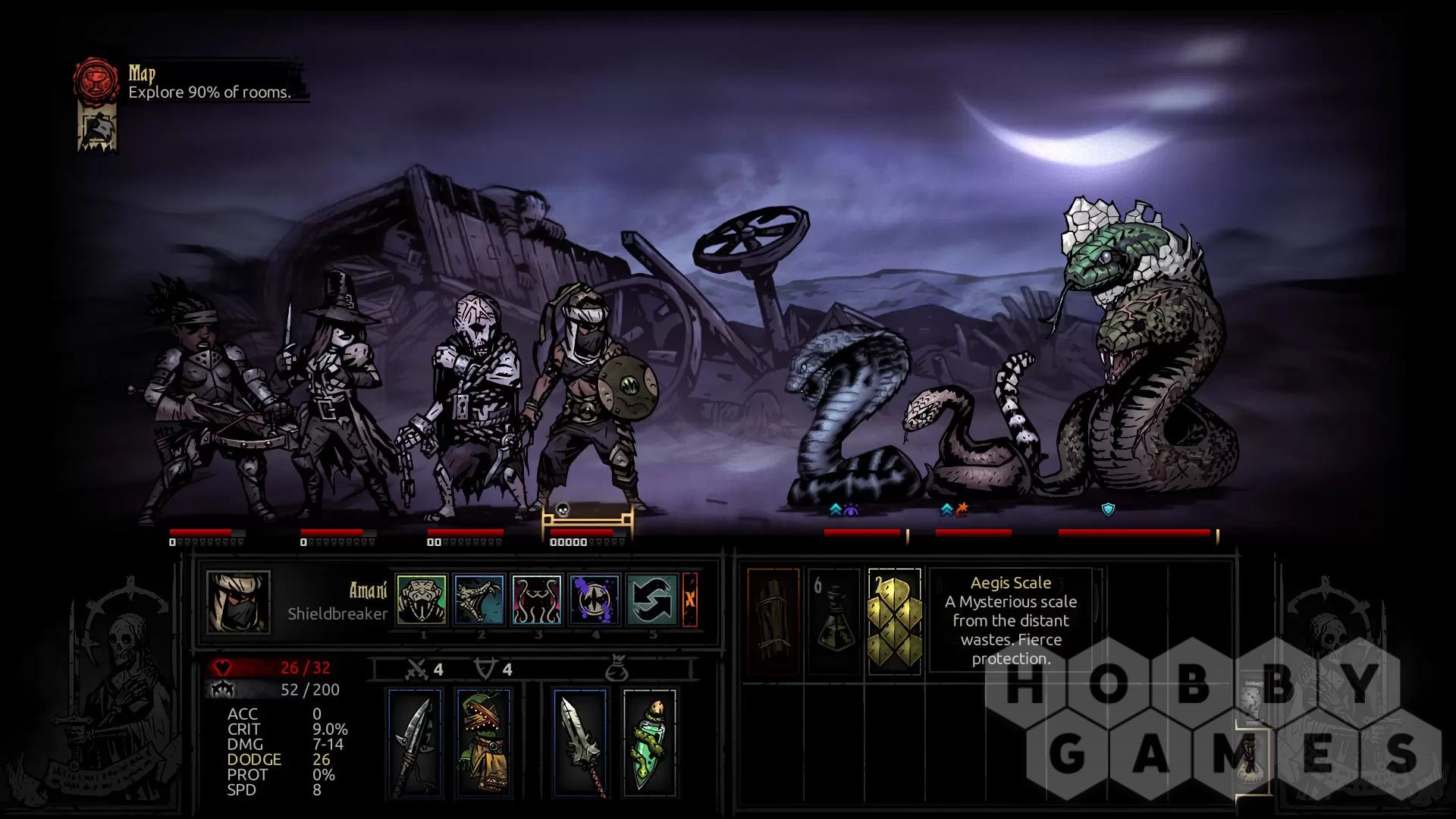Open the Map quest objective seal
1456x819 pixels.
pos(96,79)
